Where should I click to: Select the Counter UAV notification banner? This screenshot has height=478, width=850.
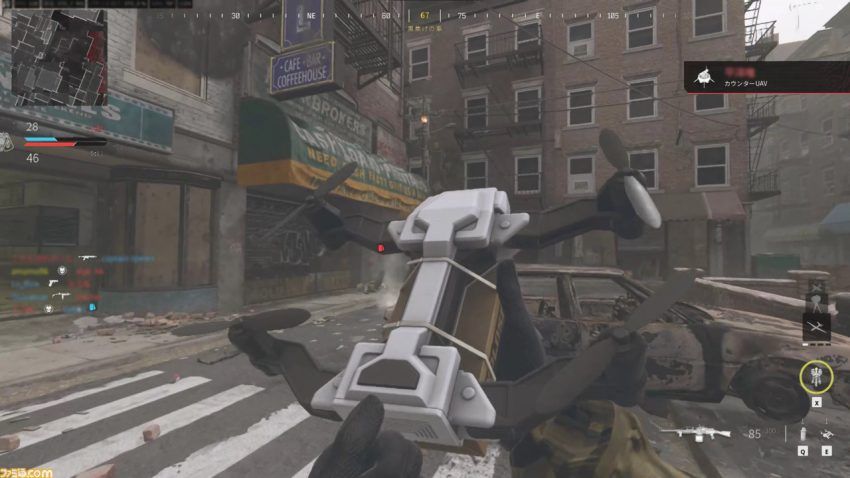764,75
